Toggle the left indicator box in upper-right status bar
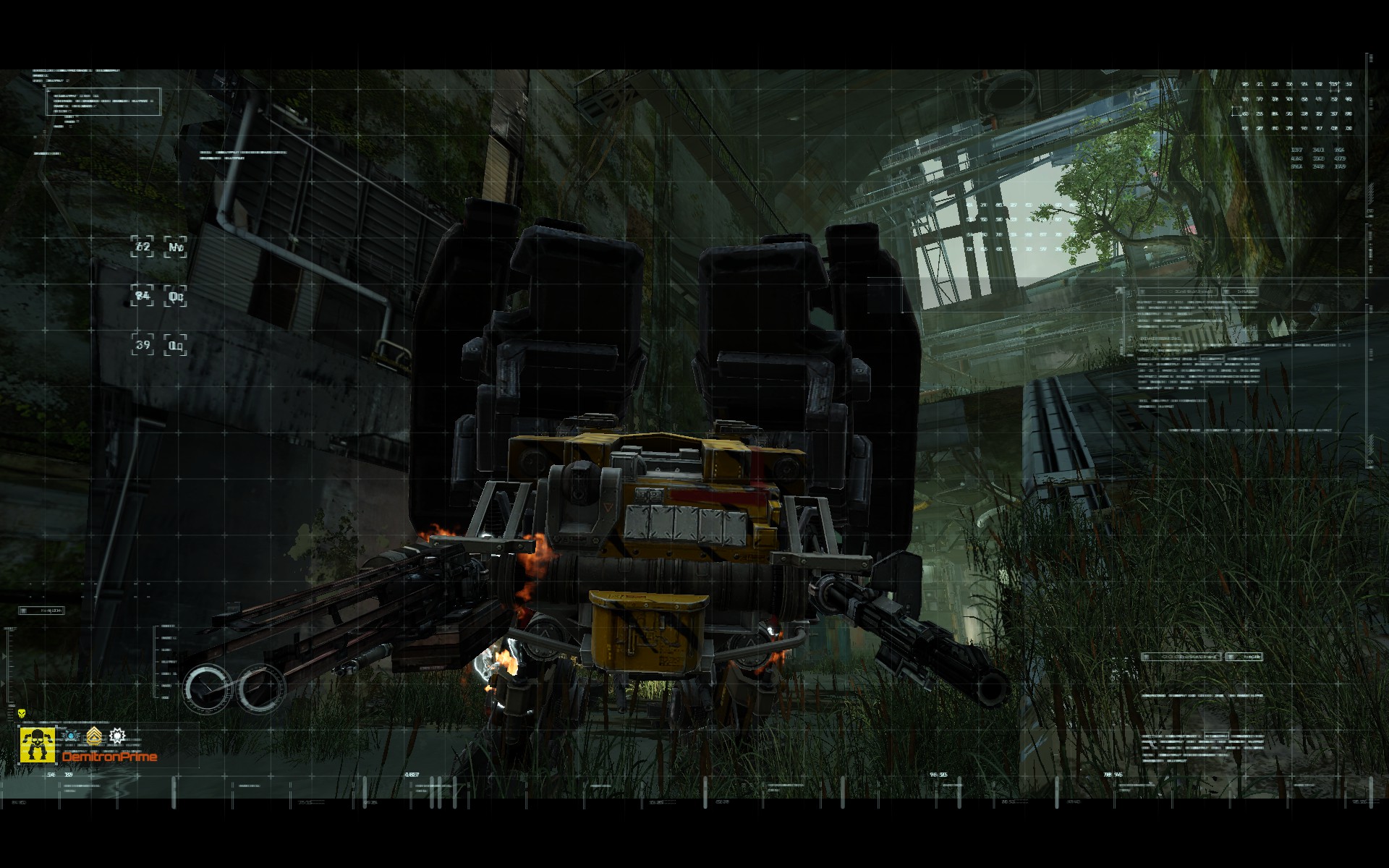 point(1178,291)
